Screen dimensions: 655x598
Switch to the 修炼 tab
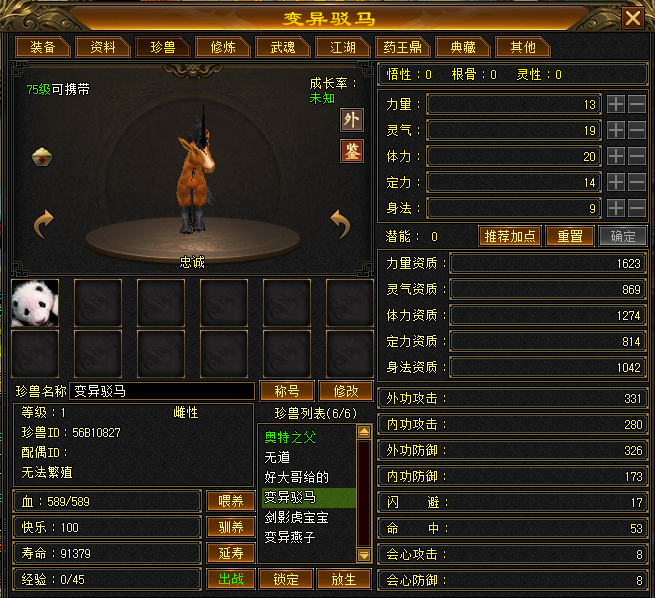pyautogui.click(x=216, y=47)
